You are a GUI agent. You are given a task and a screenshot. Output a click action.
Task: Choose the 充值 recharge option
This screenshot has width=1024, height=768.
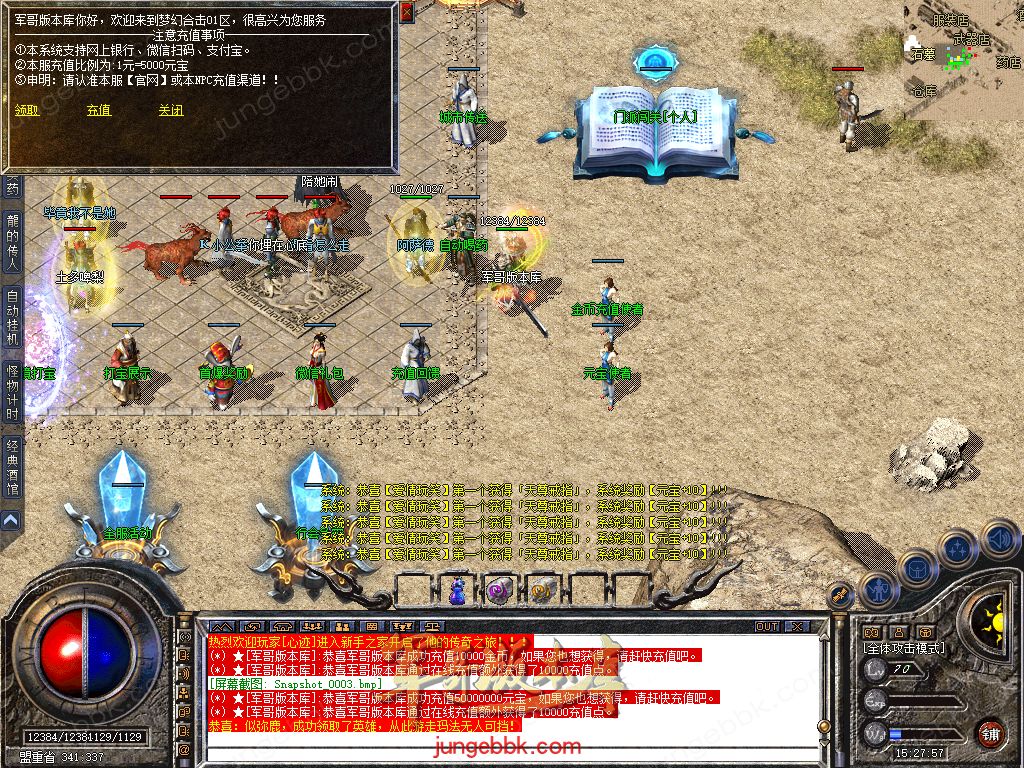98,111
